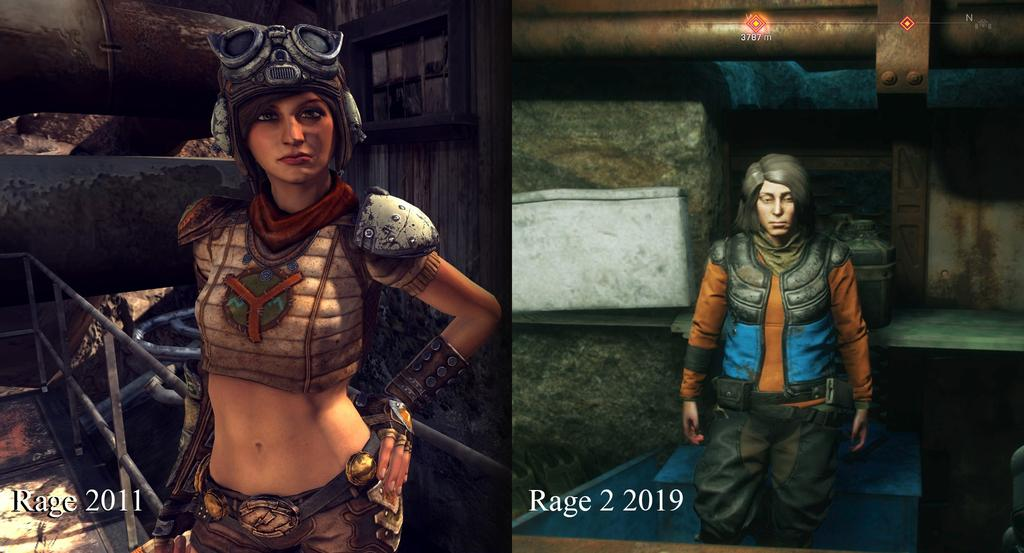Select the diamond marker without a distance label

pyautogui.click(x=907, y=23)
